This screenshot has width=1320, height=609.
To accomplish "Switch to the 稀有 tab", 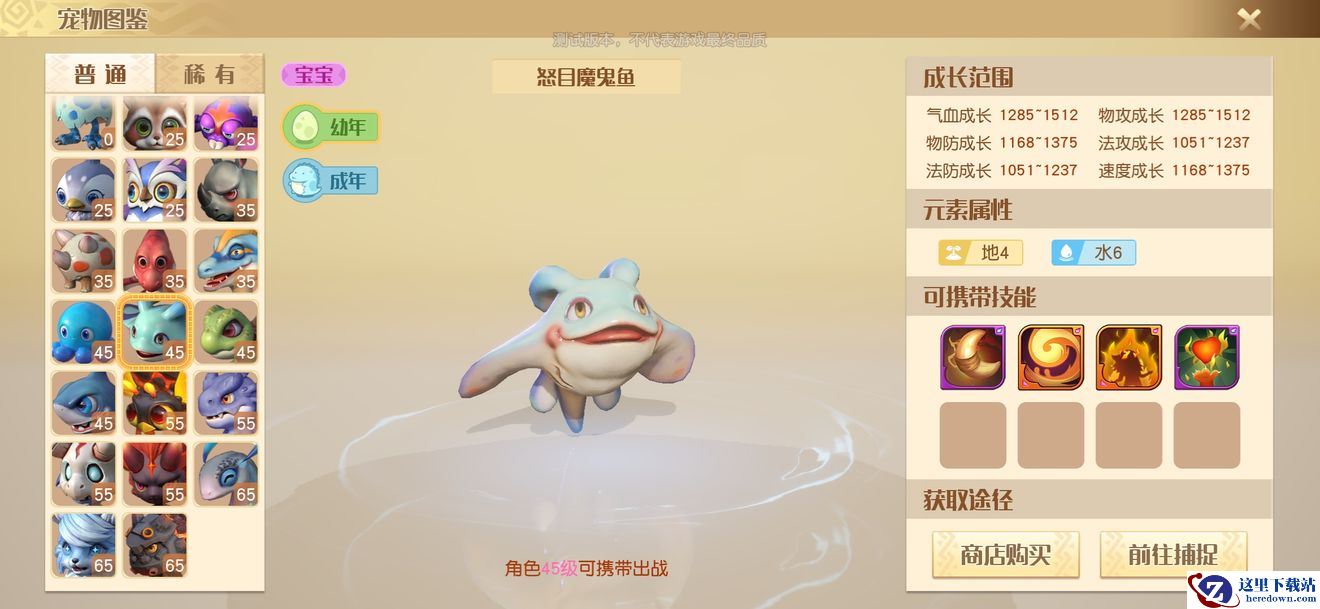I will click(x=210, y=74).
